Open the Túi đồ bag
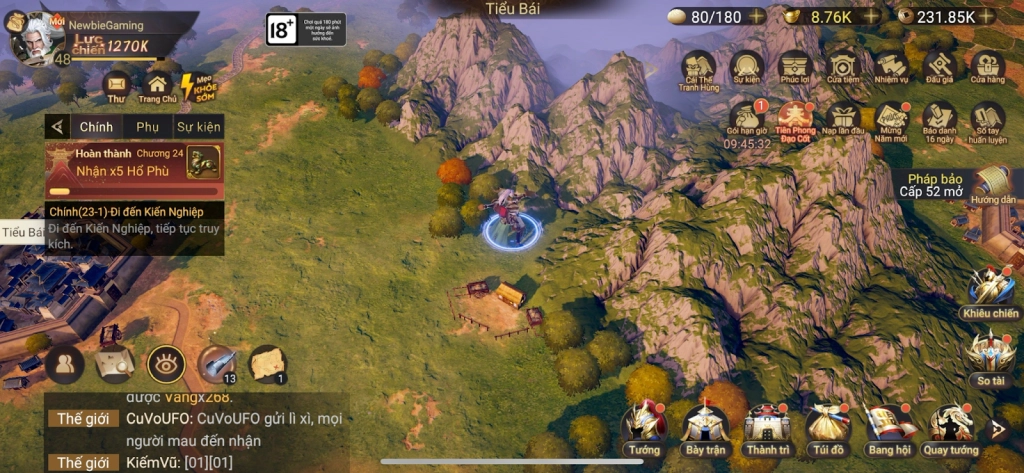 (827, 426)
